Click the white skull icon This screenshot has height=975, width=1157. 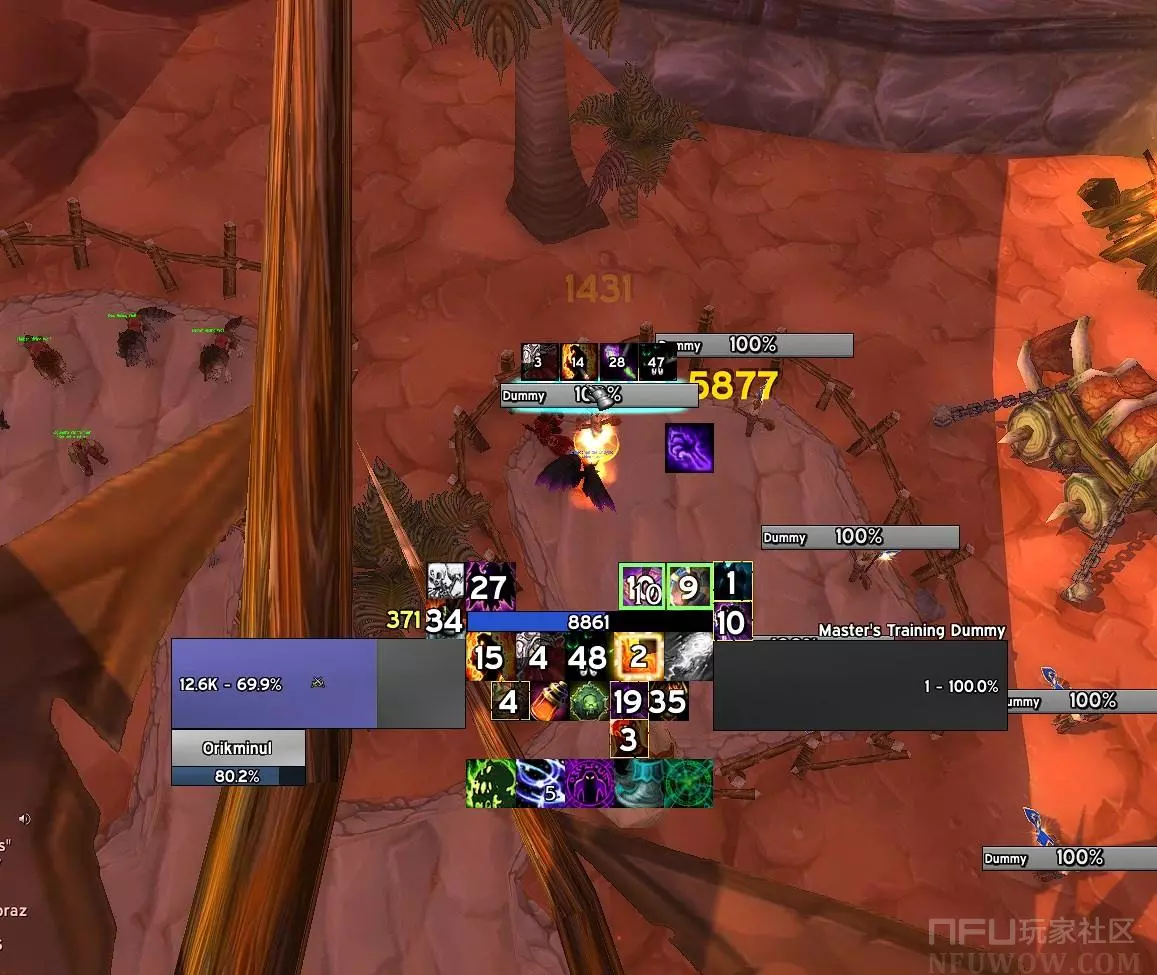pos(444,581)
